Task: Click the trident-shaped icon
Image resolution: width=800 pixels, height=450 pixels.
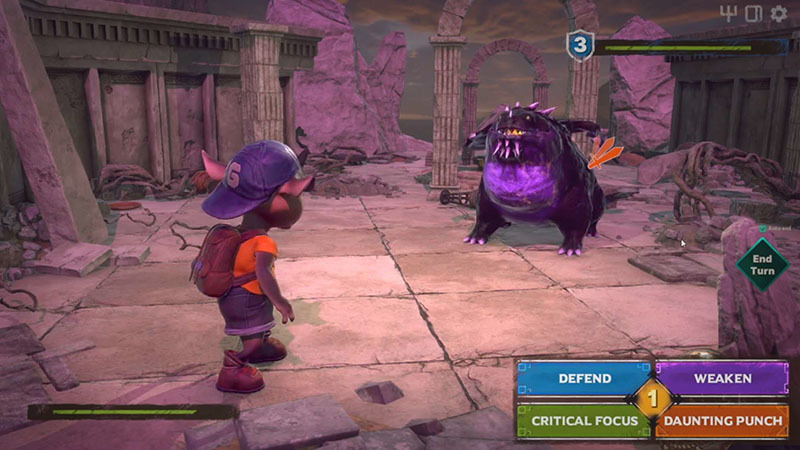Action: (728, 14)
